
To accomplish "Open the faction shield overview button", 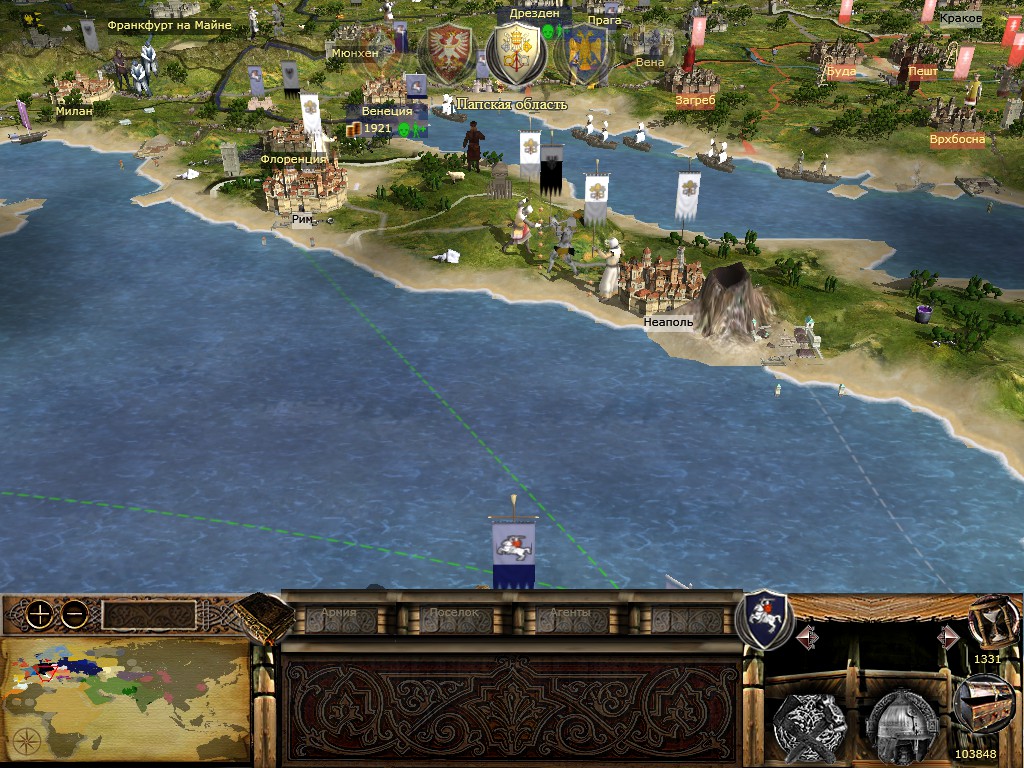I will [x=763, y=618].
